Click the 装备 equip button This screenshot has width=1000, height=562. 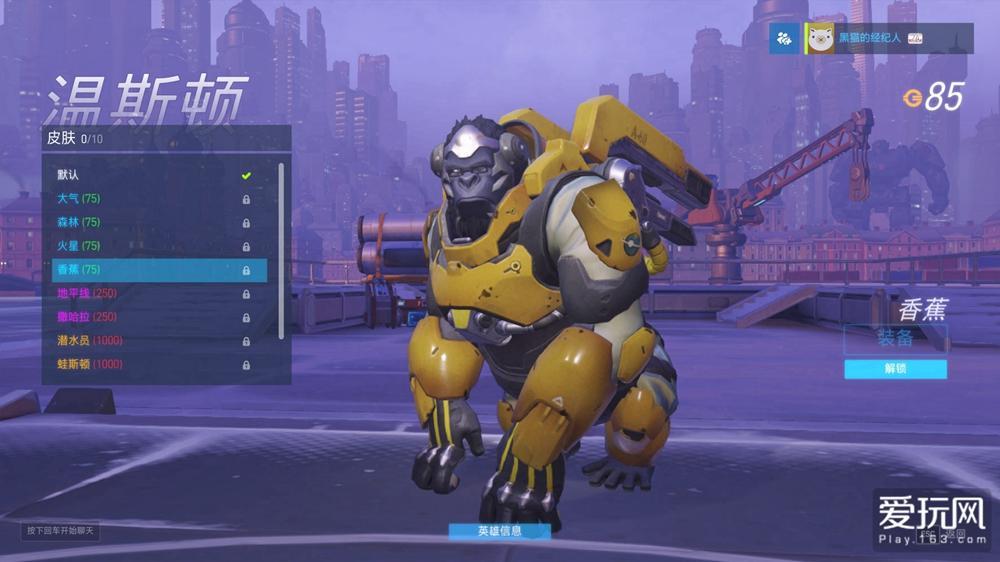tap(895, 338)
